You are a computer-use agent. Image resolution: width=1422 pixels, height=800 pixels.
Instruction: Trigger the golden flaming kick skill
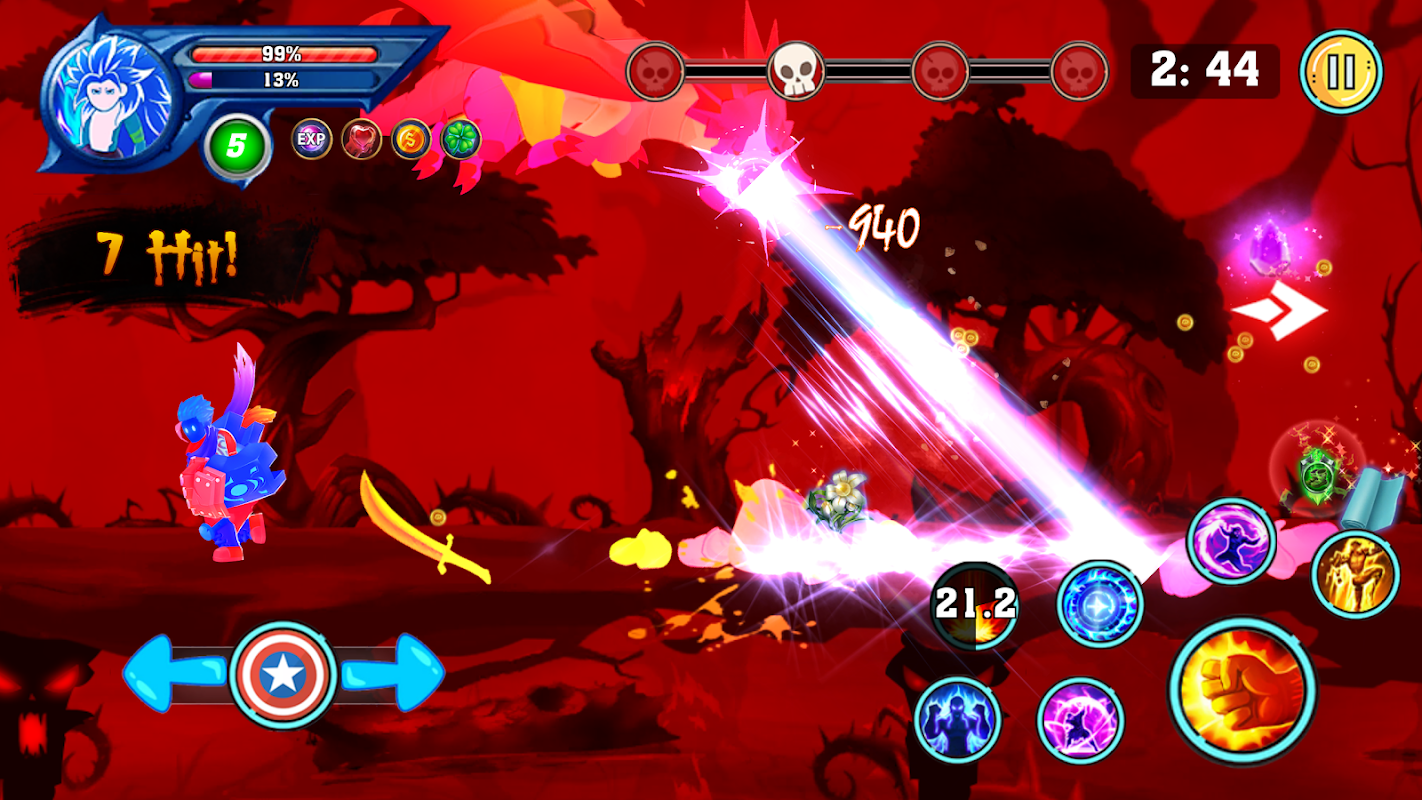[1355, 574]
